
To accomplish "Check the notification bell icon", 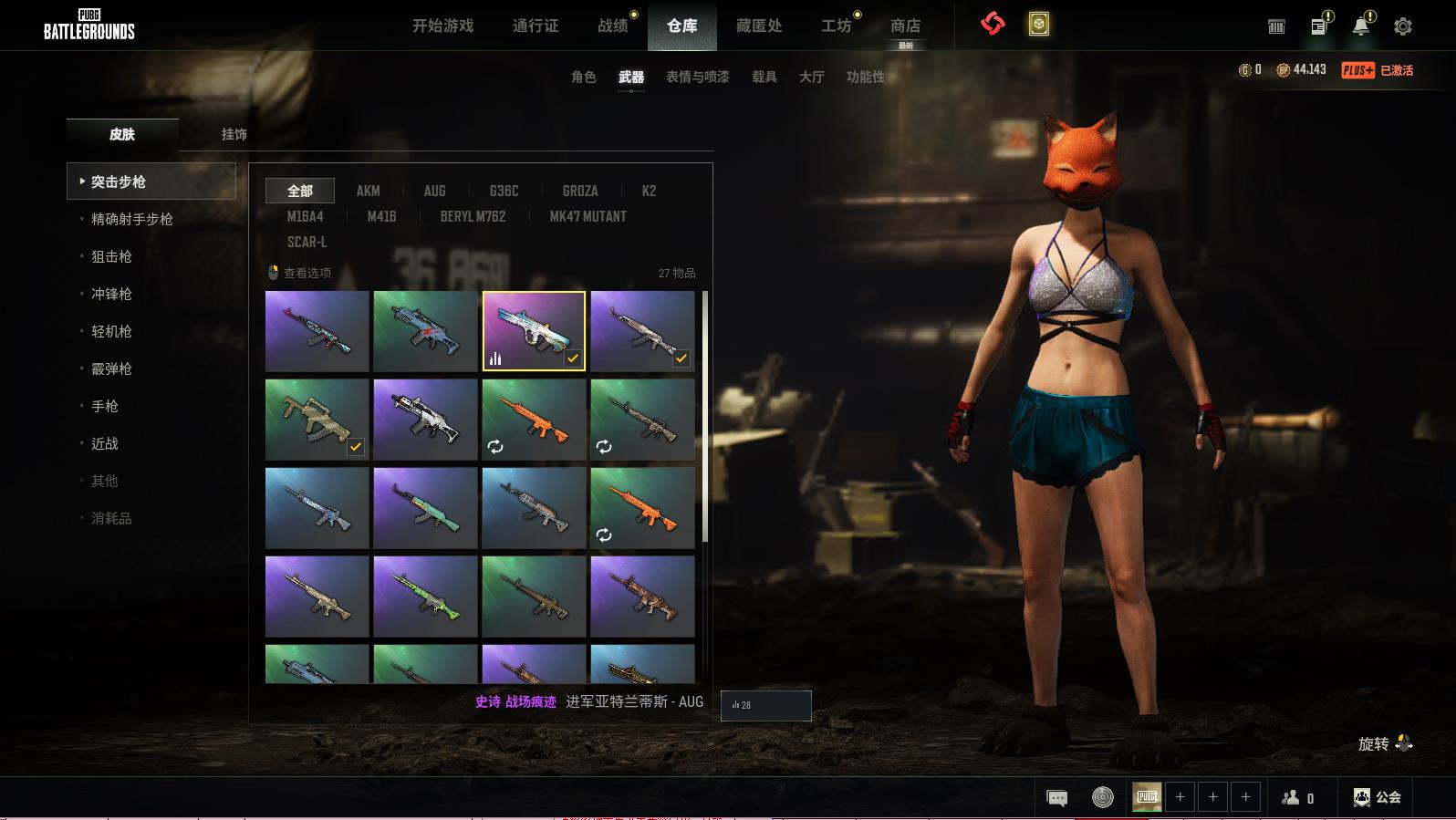I will point(1360,26).
